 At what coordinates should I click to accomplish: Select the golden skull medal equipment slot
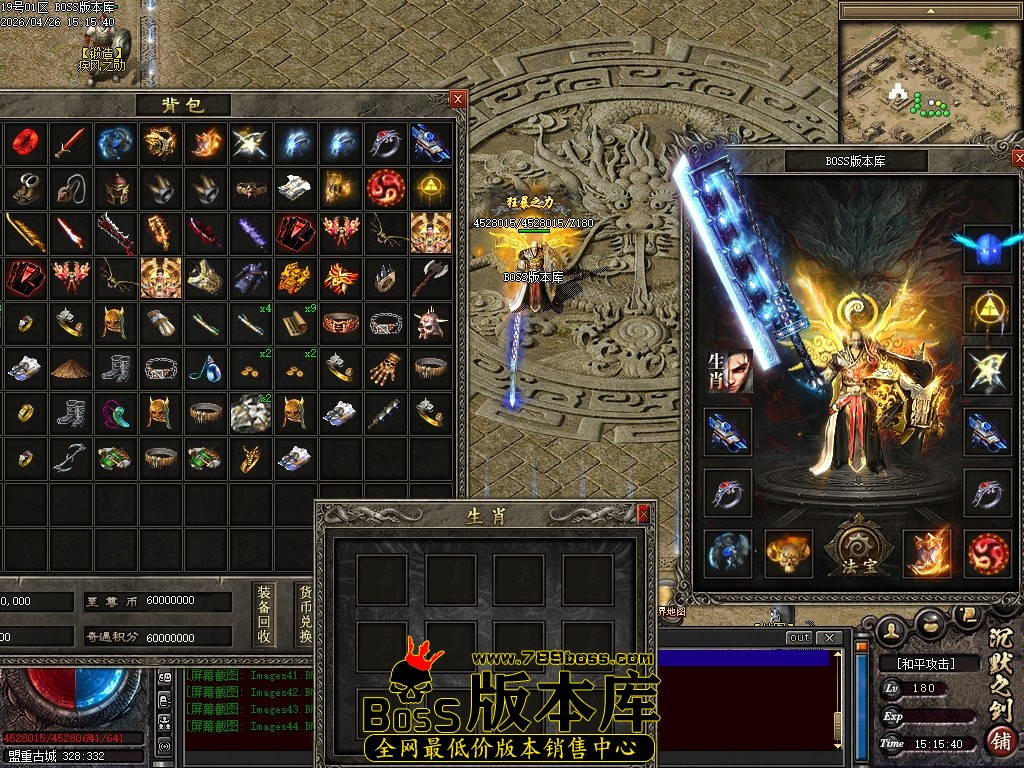coord(788,554)
